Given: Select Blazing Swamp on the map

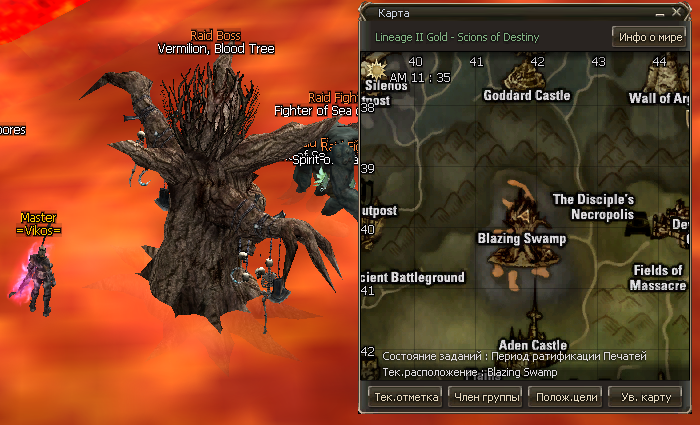Looking at the screenshot, I should tap(522, 238).
